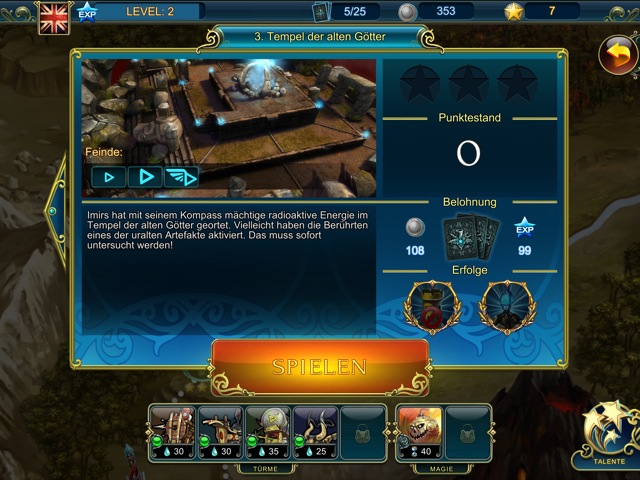Screen dimensions: 640x480
Task: Select the skull magic spell costing 40
Action: point(419,431)
